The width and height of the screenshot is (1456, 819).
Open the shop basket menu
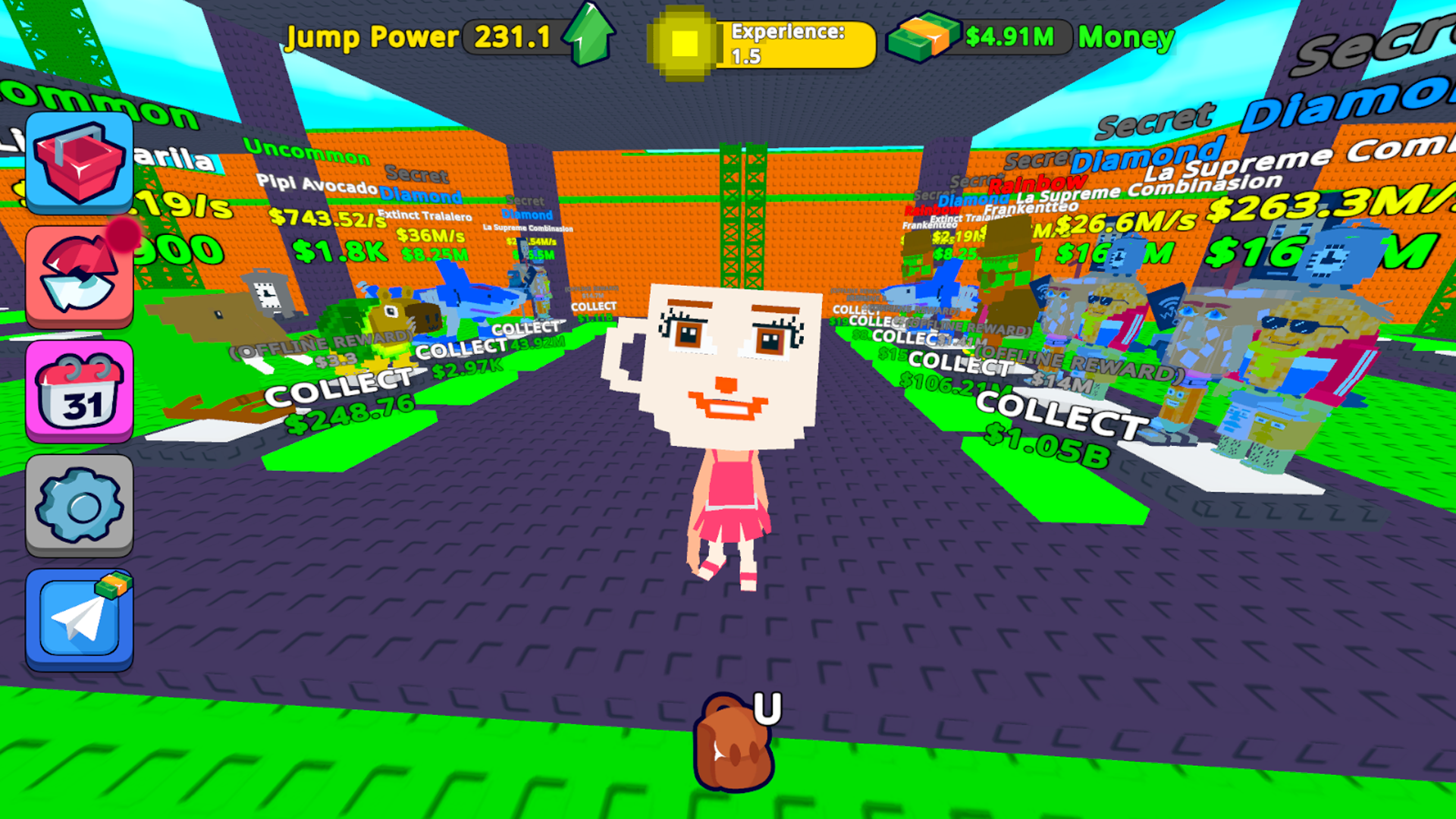[78, 162]
